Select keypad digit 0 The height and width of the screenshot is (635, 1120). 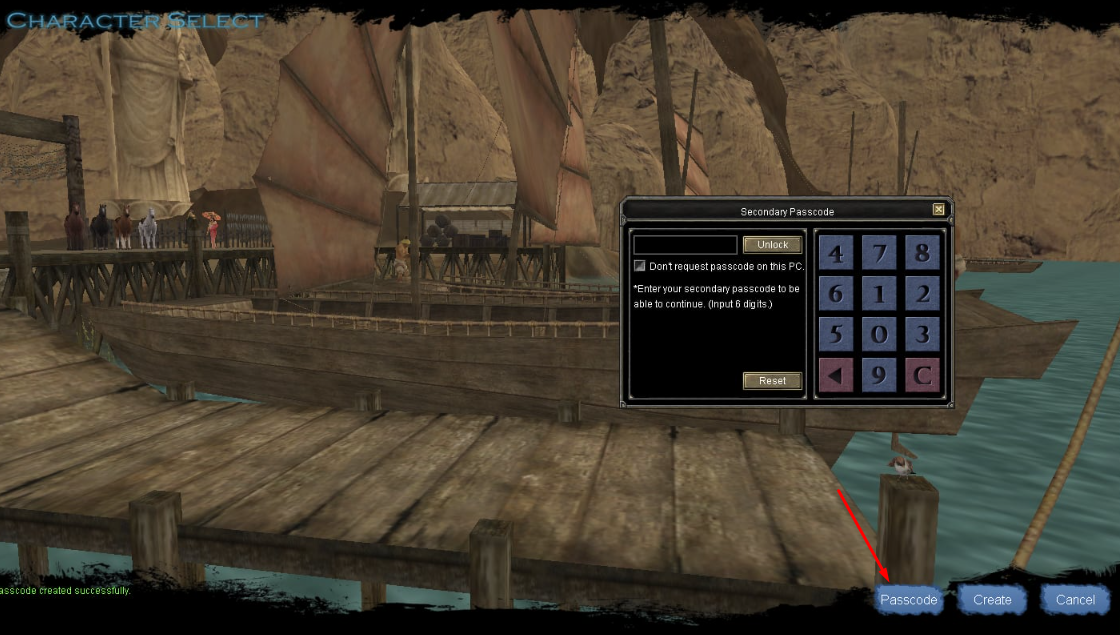[879, 334]
